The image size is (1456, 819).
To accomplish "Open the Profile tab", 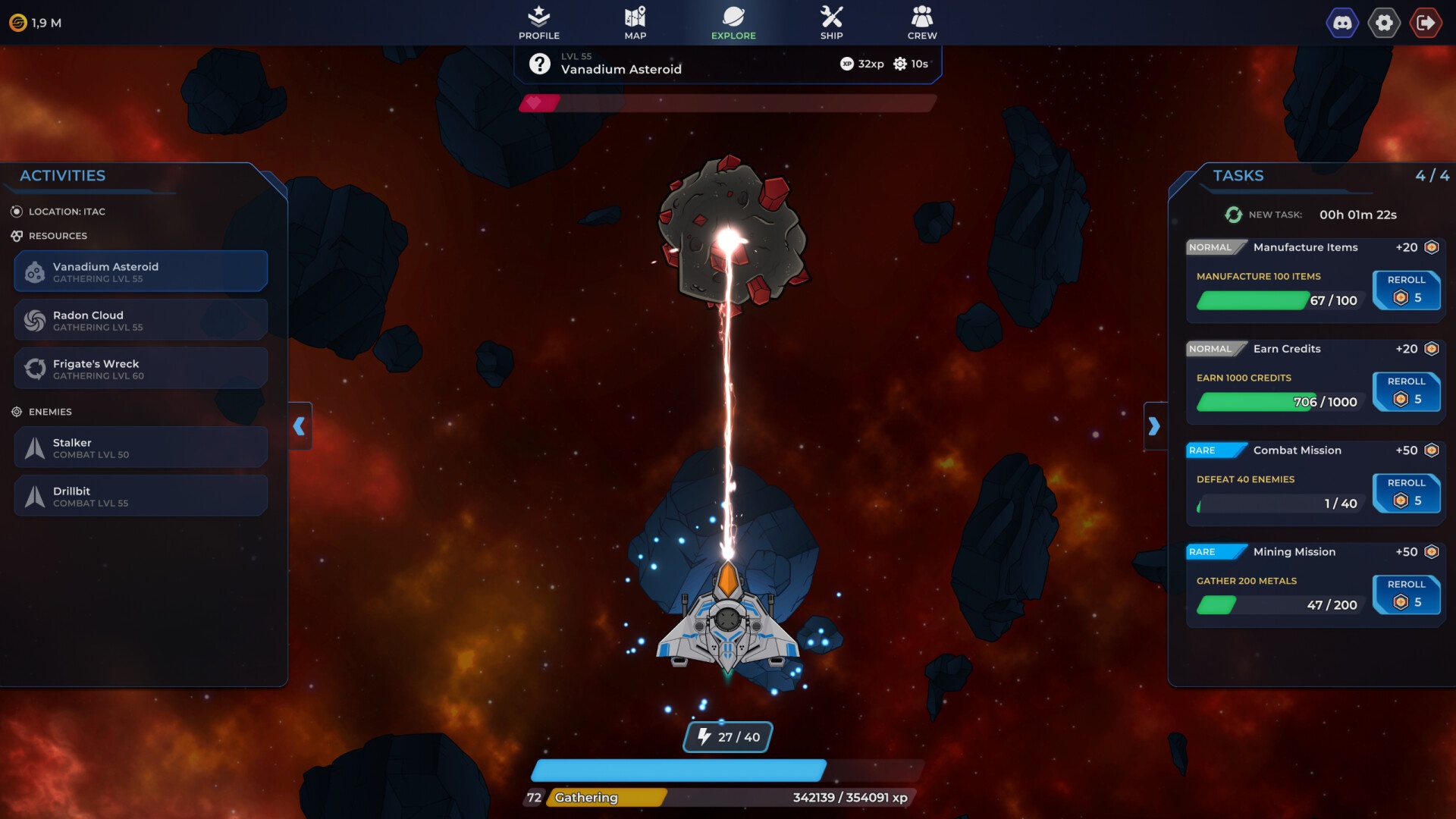I will point(538,23).
